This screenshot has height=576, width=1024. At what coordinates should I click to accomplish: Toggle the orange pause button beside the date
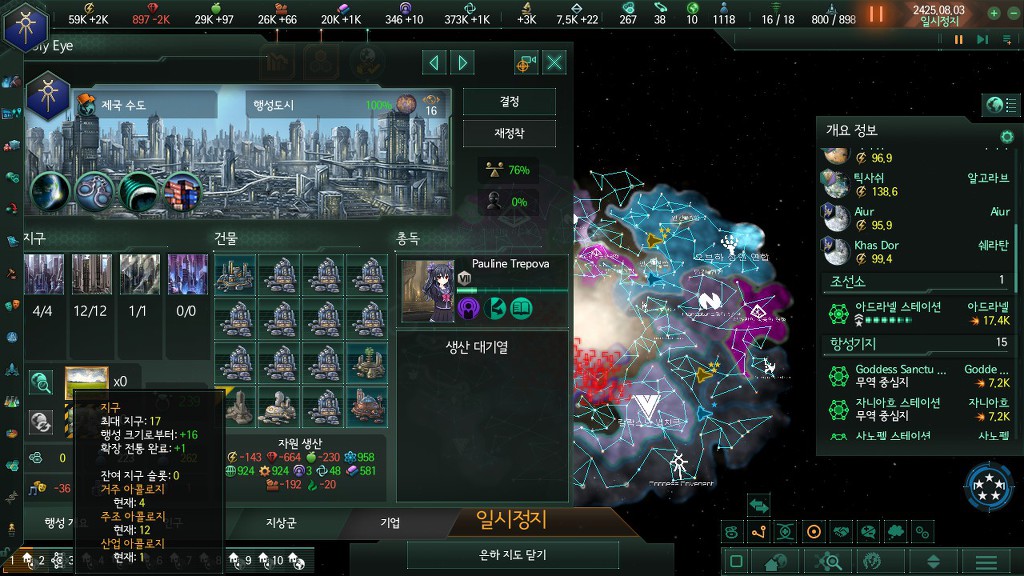(x=876, y=14)
